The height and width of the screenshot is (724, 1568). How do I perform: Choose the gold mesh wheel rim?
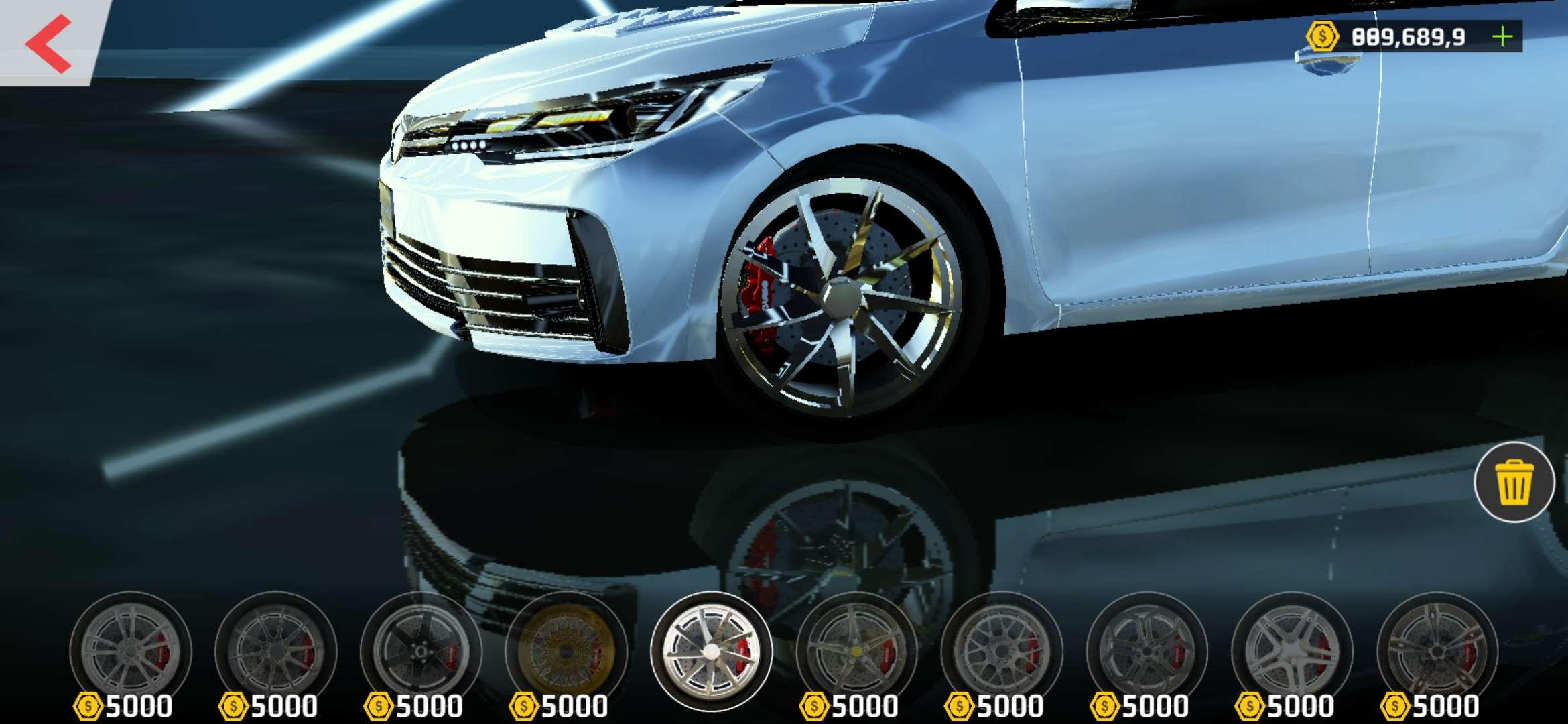[566, 650]
